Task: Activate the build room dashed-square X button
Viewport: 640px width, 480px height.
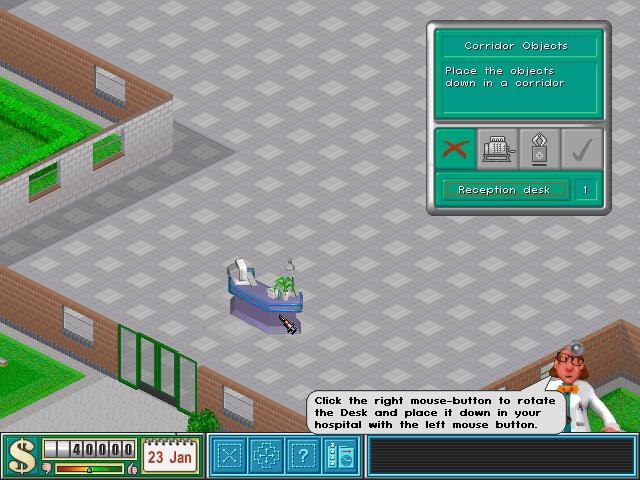Action: pos(230,456)
